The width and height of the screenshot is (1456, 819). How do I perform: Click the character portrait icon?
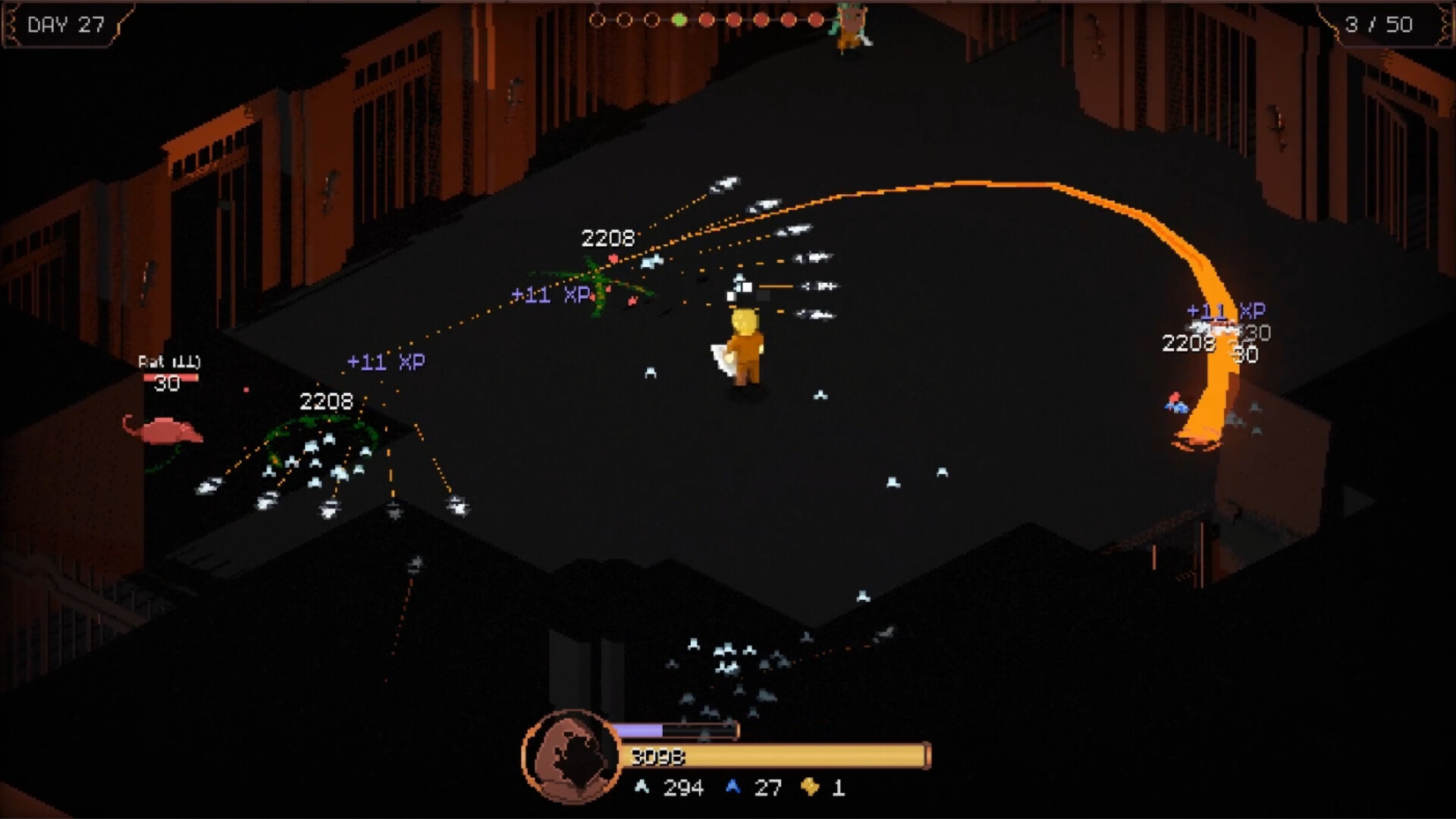571,756
